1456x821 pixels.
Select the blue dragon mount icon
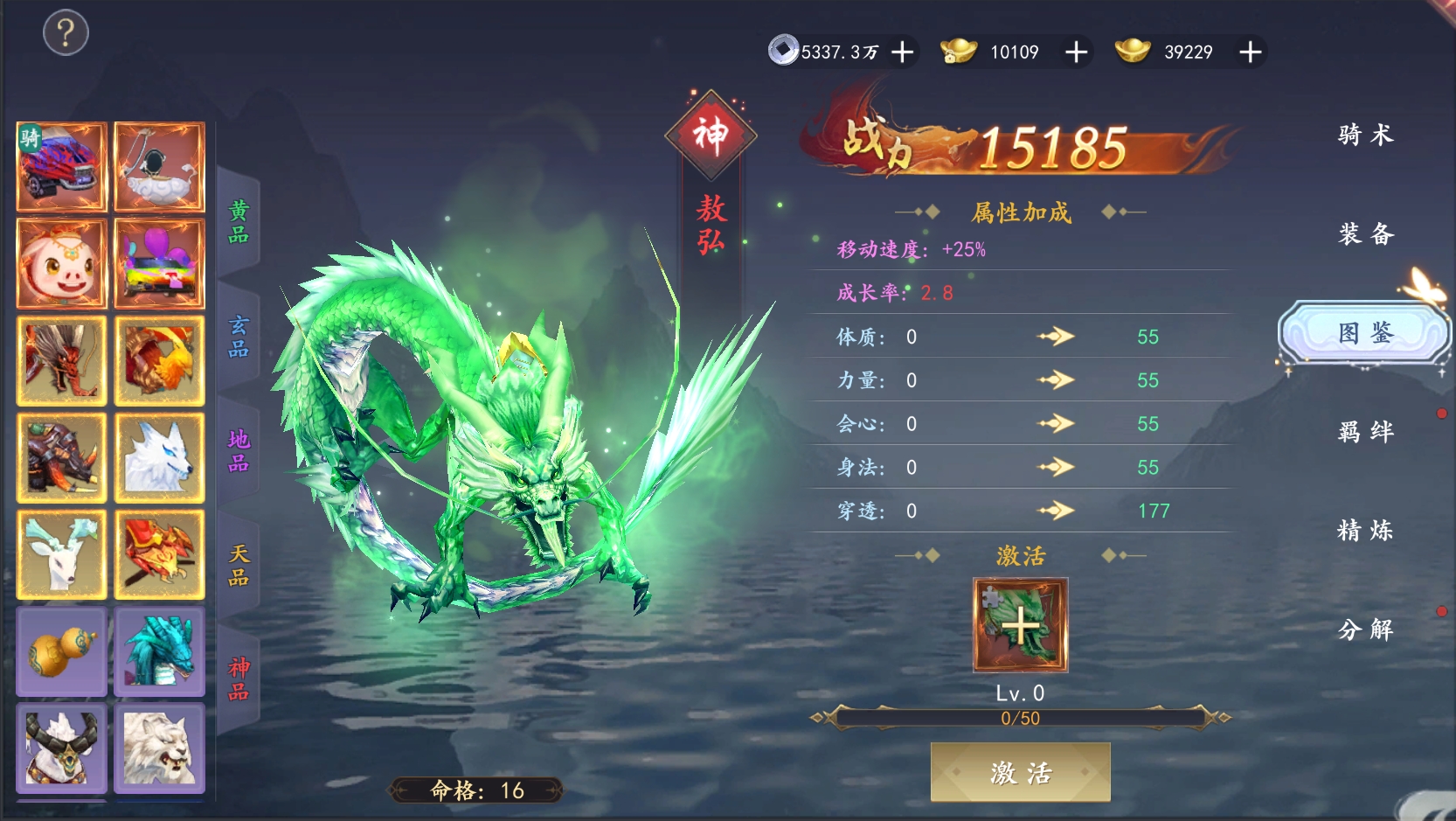159,651
